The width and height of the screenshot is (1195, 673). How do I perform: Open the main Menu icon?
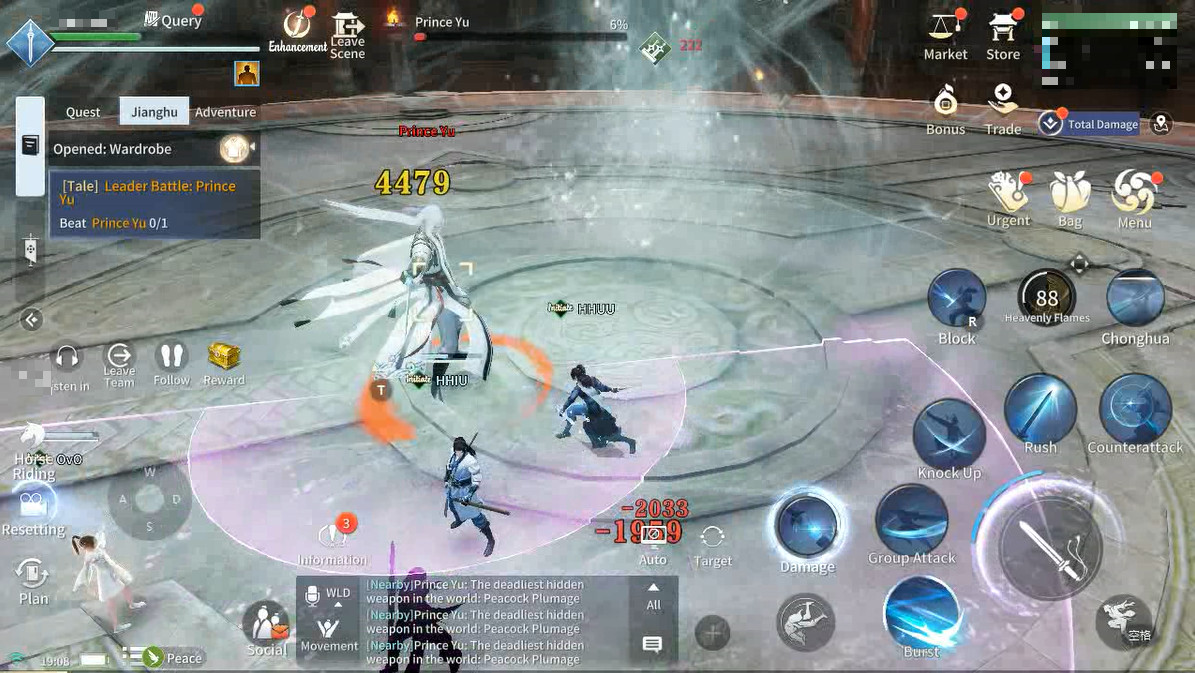point(1135,197)
